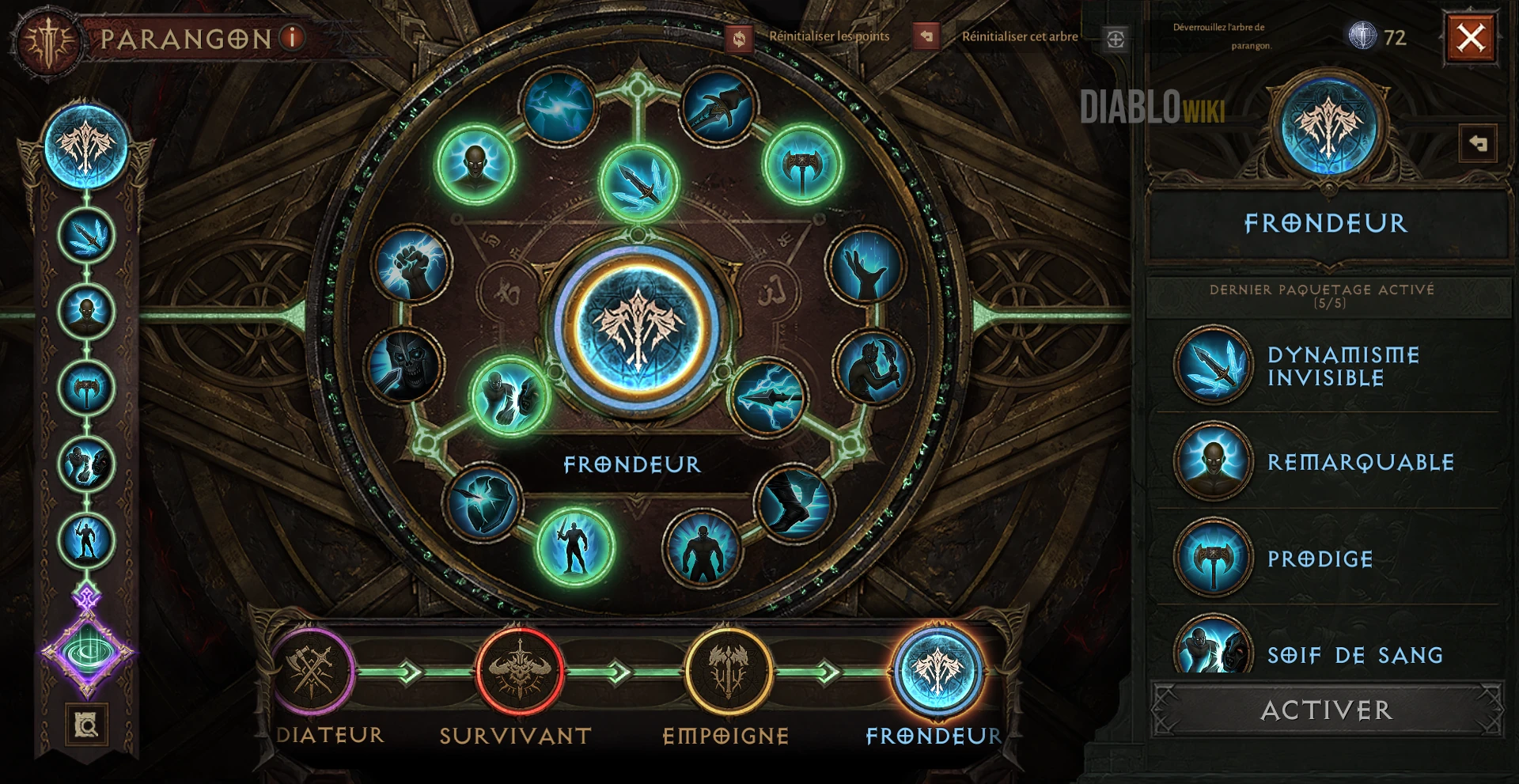Click the purple diamond portal icon

87,653
